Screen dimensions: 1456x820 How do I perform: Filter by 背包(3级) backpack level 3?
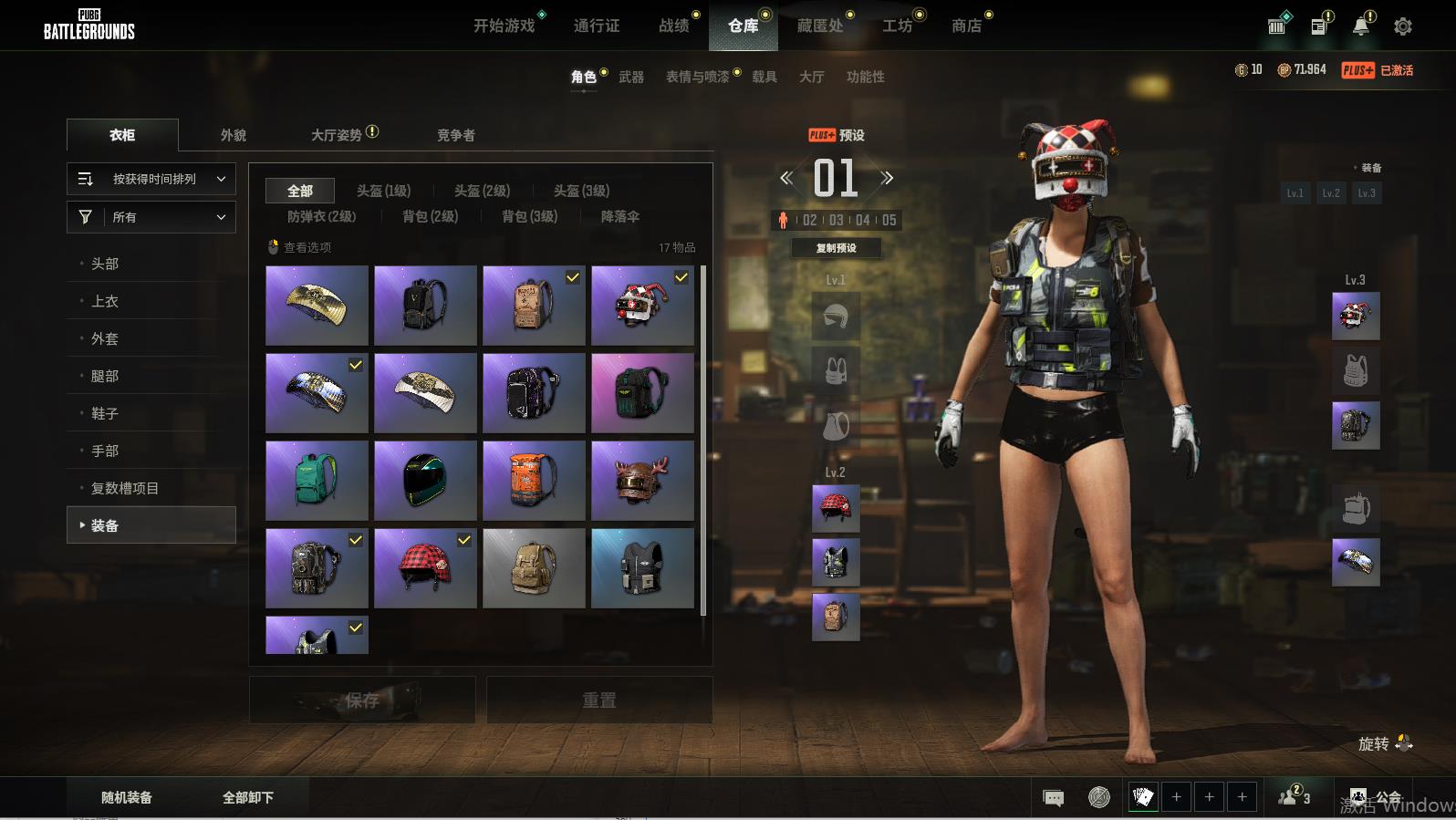click(x=529, y=216)
